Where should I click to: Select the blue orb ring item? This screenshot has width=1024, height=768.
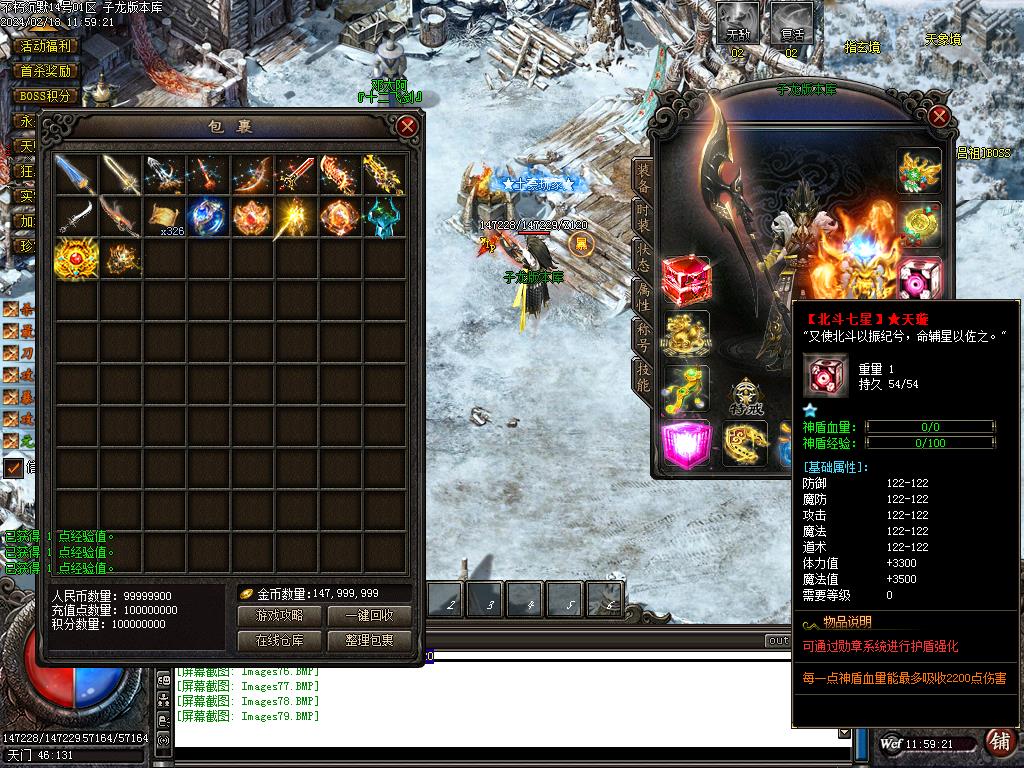click(x=209, y=216)
